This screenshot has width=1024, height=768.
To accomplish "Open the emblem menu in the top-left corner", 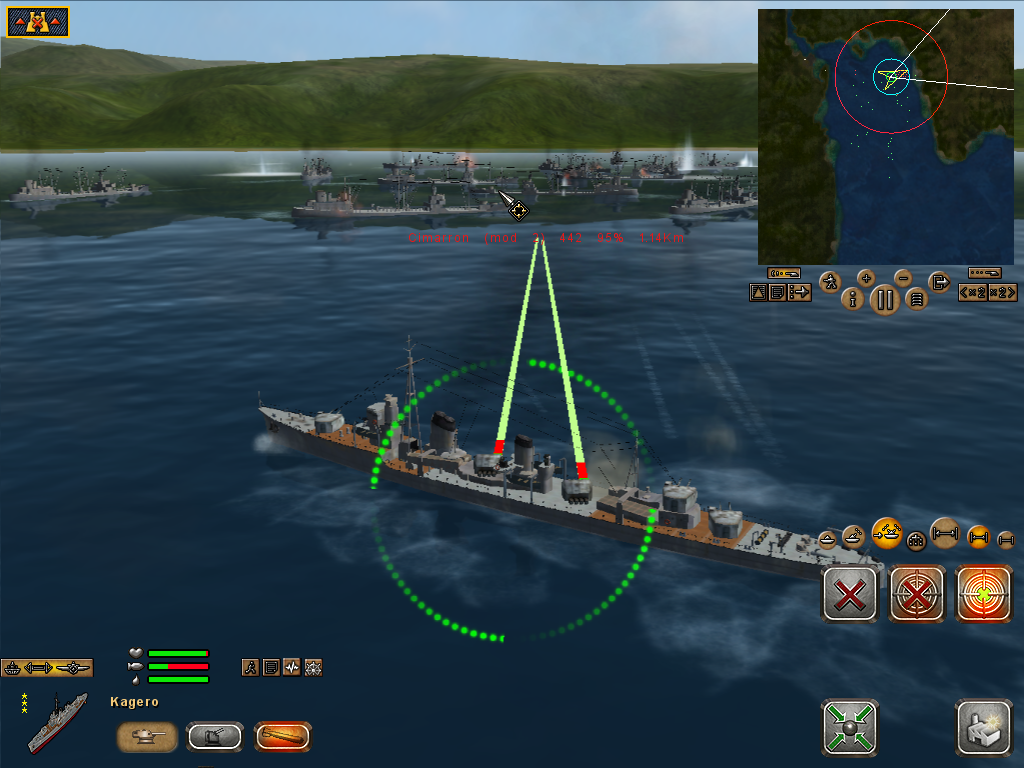I will 38,22.
